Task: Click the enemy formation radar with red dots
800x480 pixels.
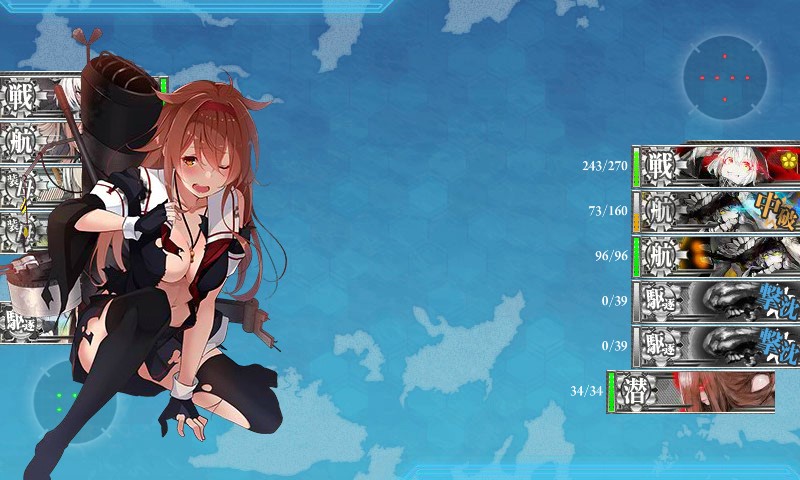Action: [x=725, y=77]
